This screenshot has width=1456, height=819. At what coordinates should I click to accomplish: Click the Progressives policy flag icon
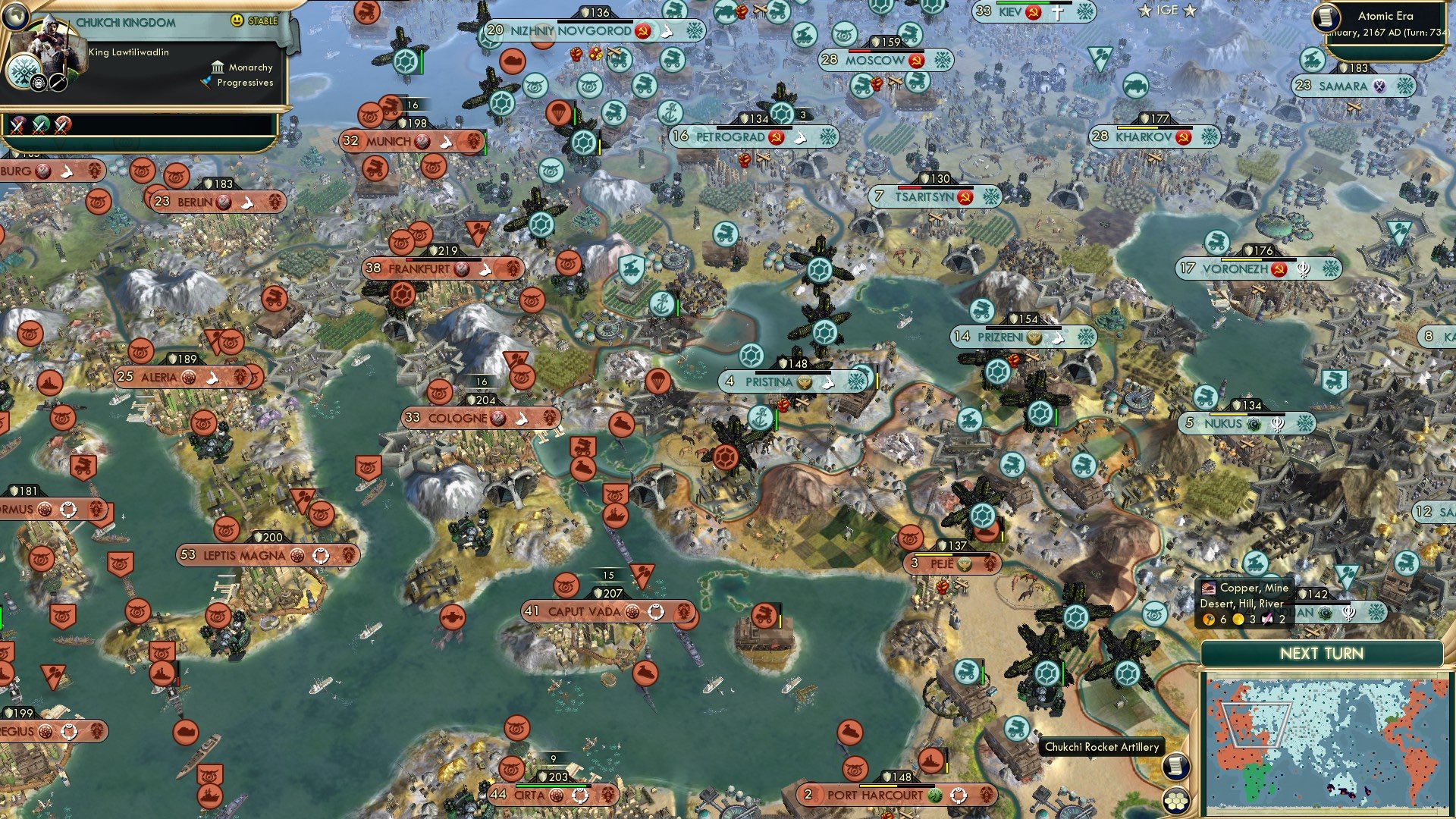206,83
